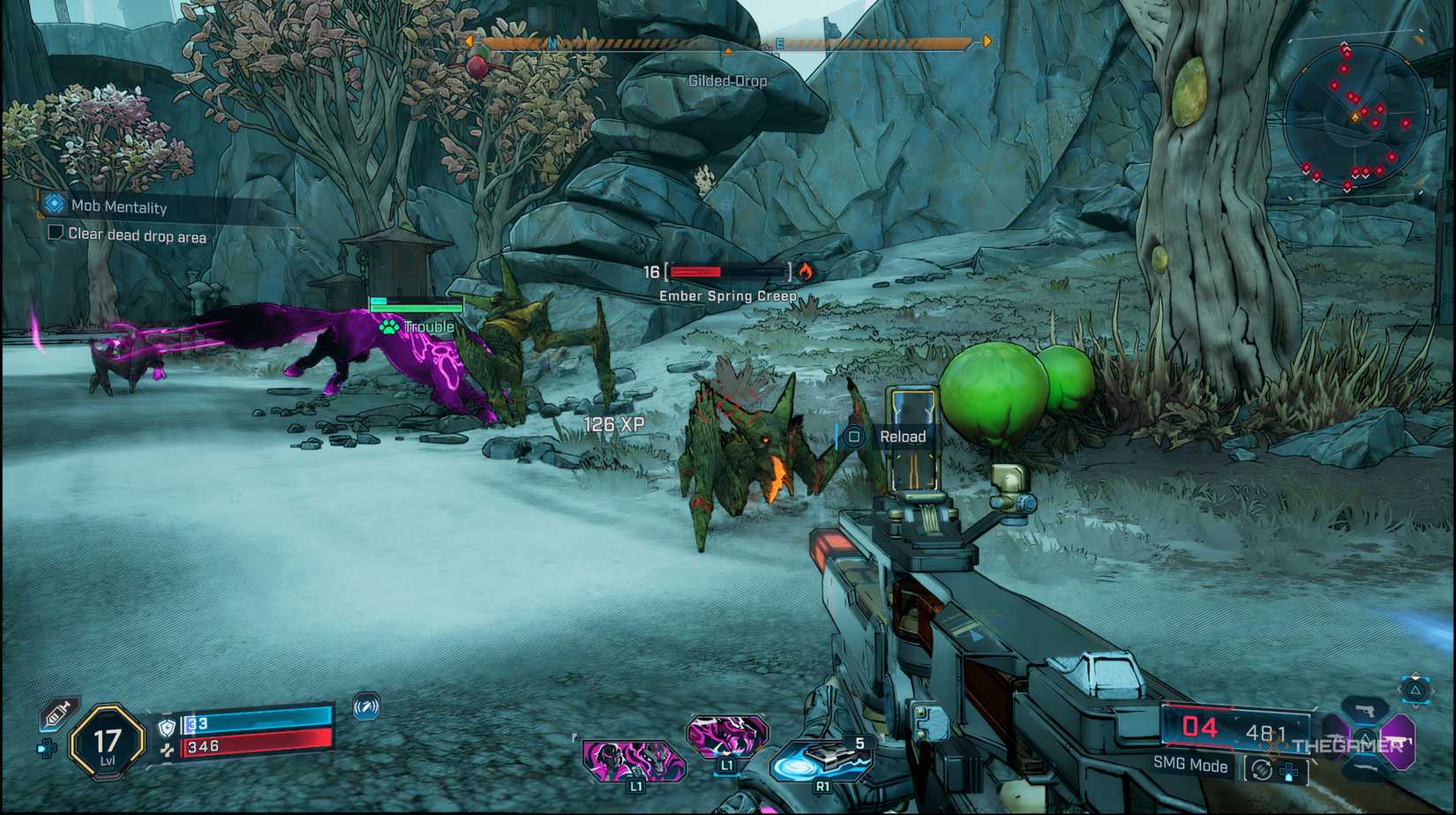Select the pistol weapon slot
This screenshot has width=1456, height=815.
(1364, 710)
